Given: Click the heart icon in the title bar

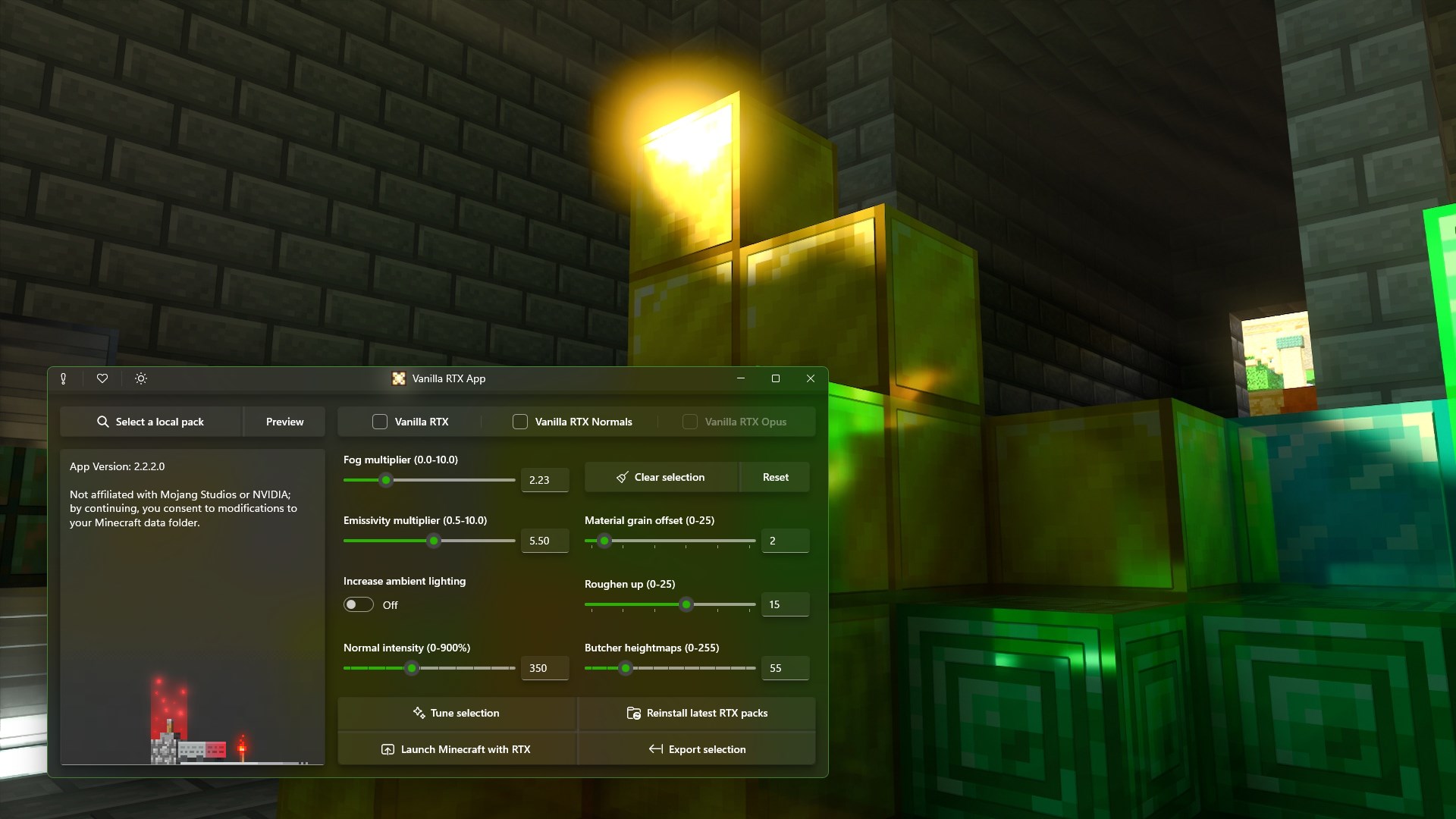Looking at the screenshot, I should pyautogui.click(x=102, y=378).
